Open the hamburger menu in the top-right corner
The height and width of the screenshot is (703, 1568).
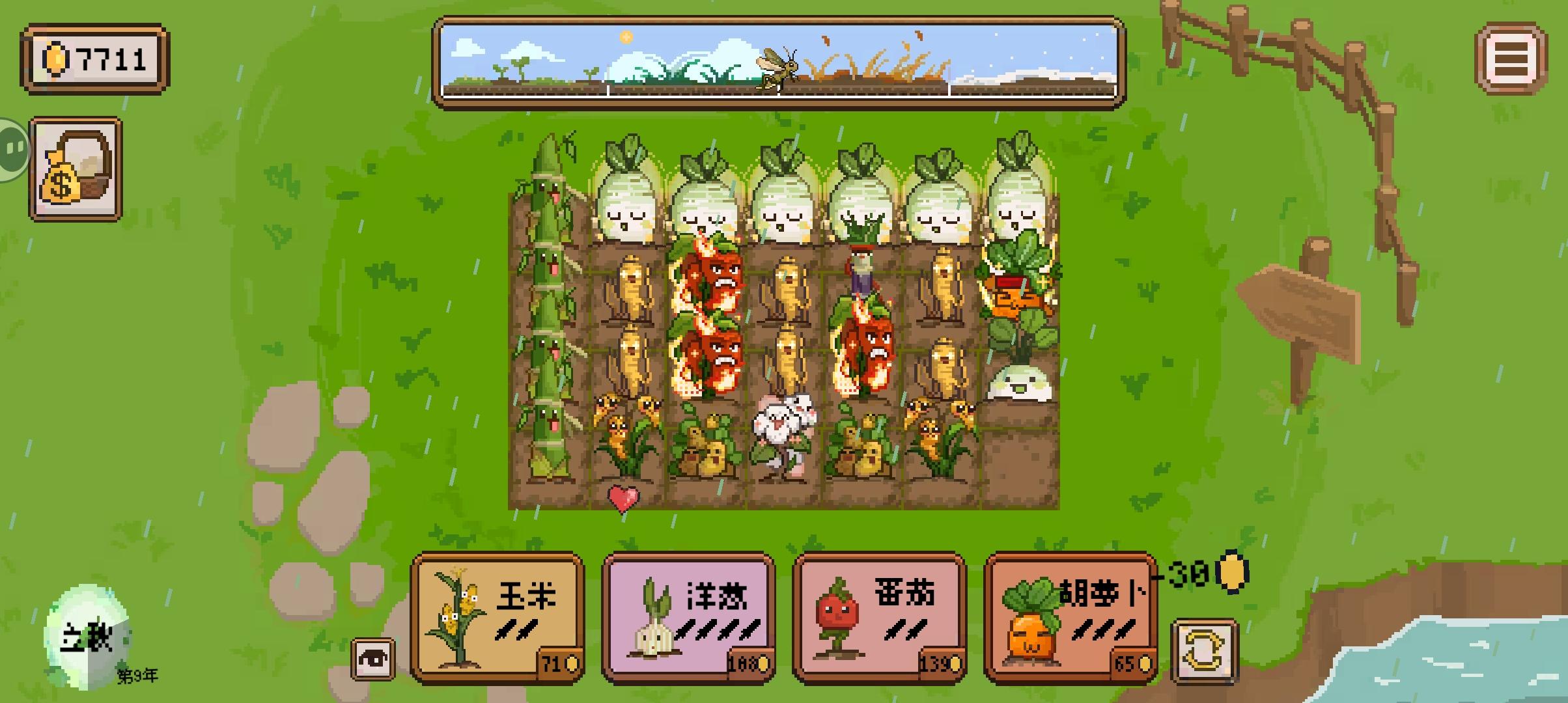click(x=1510, y=59)
